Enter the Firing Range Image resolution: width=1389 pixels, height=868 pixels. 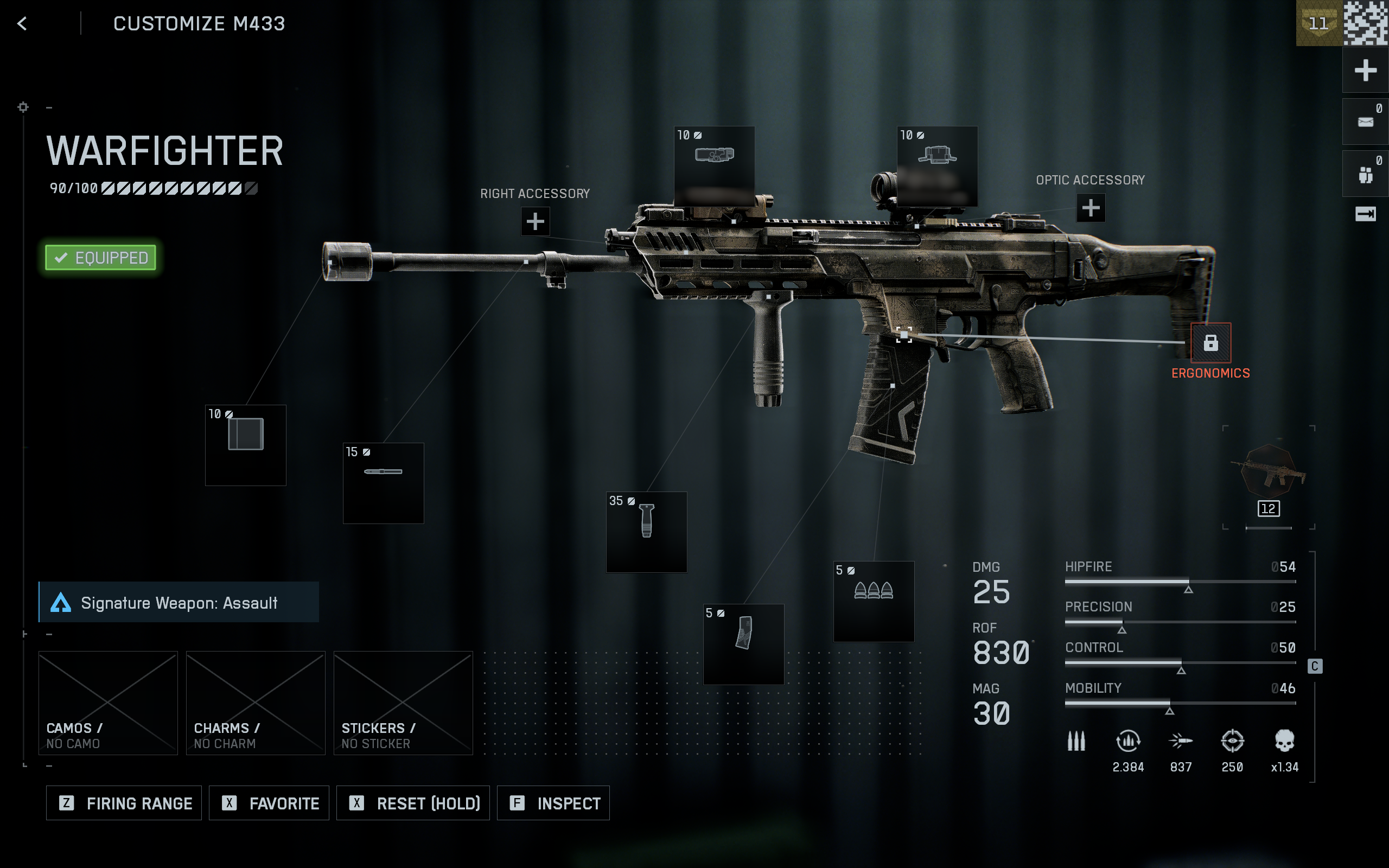click(124, 802)
